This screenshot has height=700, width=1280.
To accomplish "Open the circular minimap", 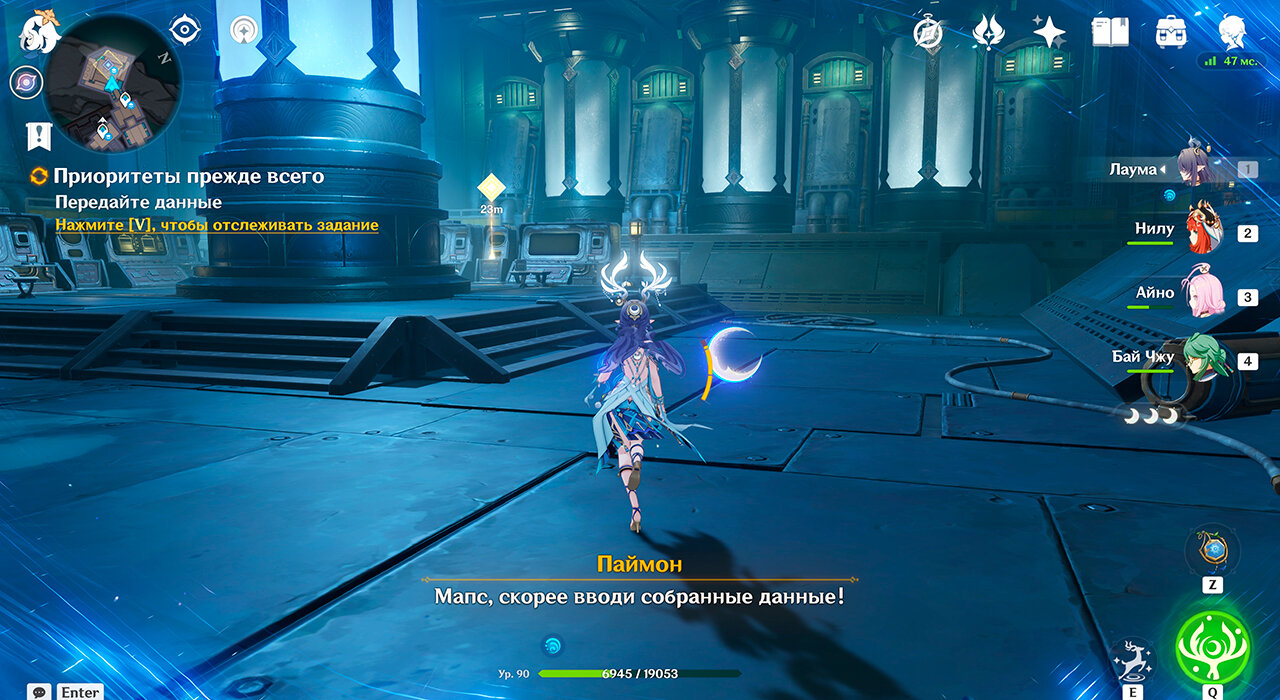I will (112, 83).
